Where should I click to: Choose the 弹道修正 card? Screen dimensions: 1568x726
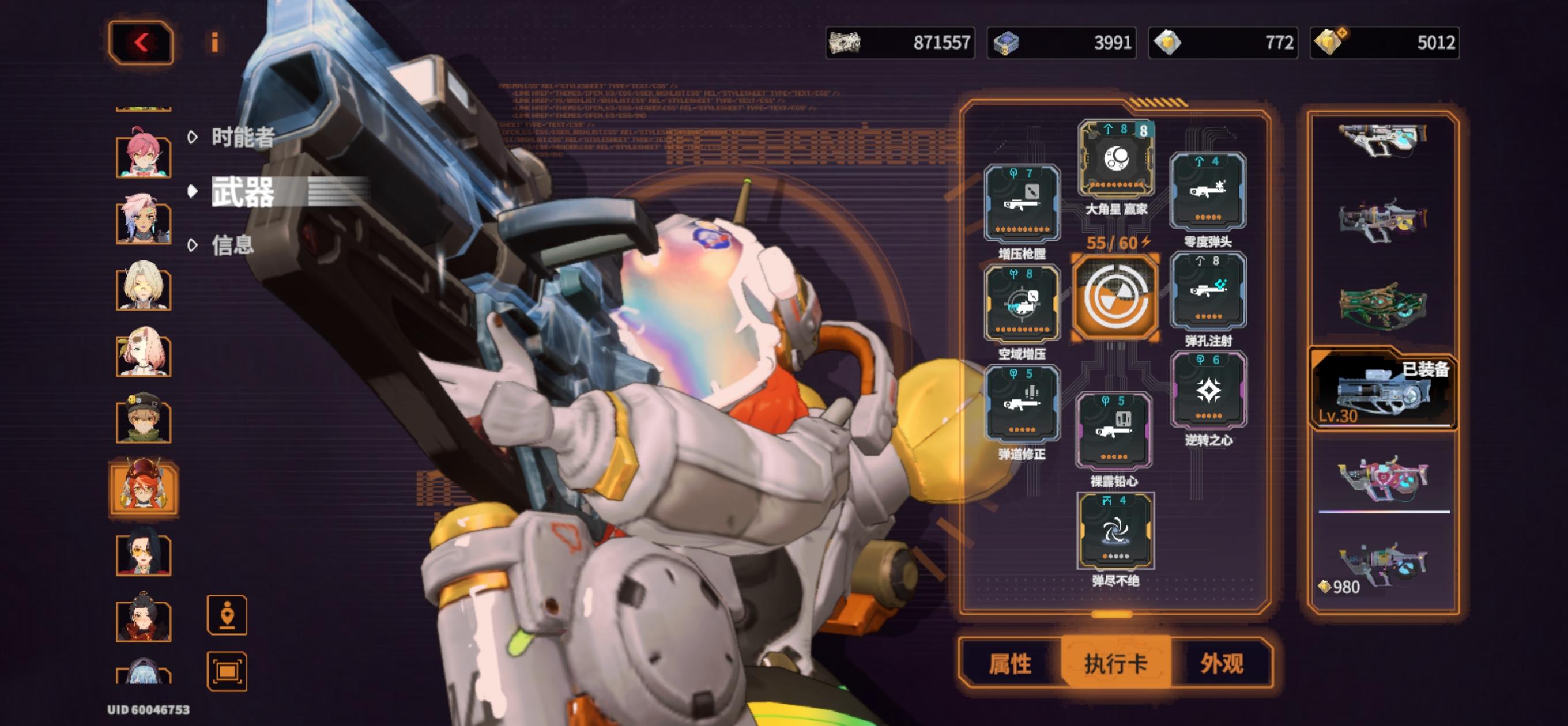(1022, 404)
